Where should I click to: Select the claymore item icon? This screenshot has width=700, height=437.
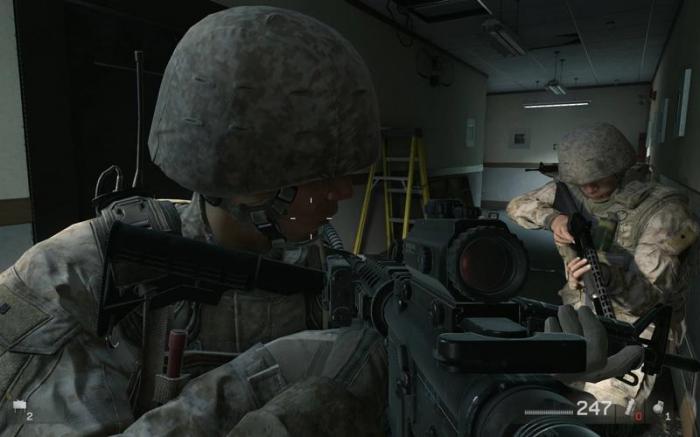[x=18, y=406]
